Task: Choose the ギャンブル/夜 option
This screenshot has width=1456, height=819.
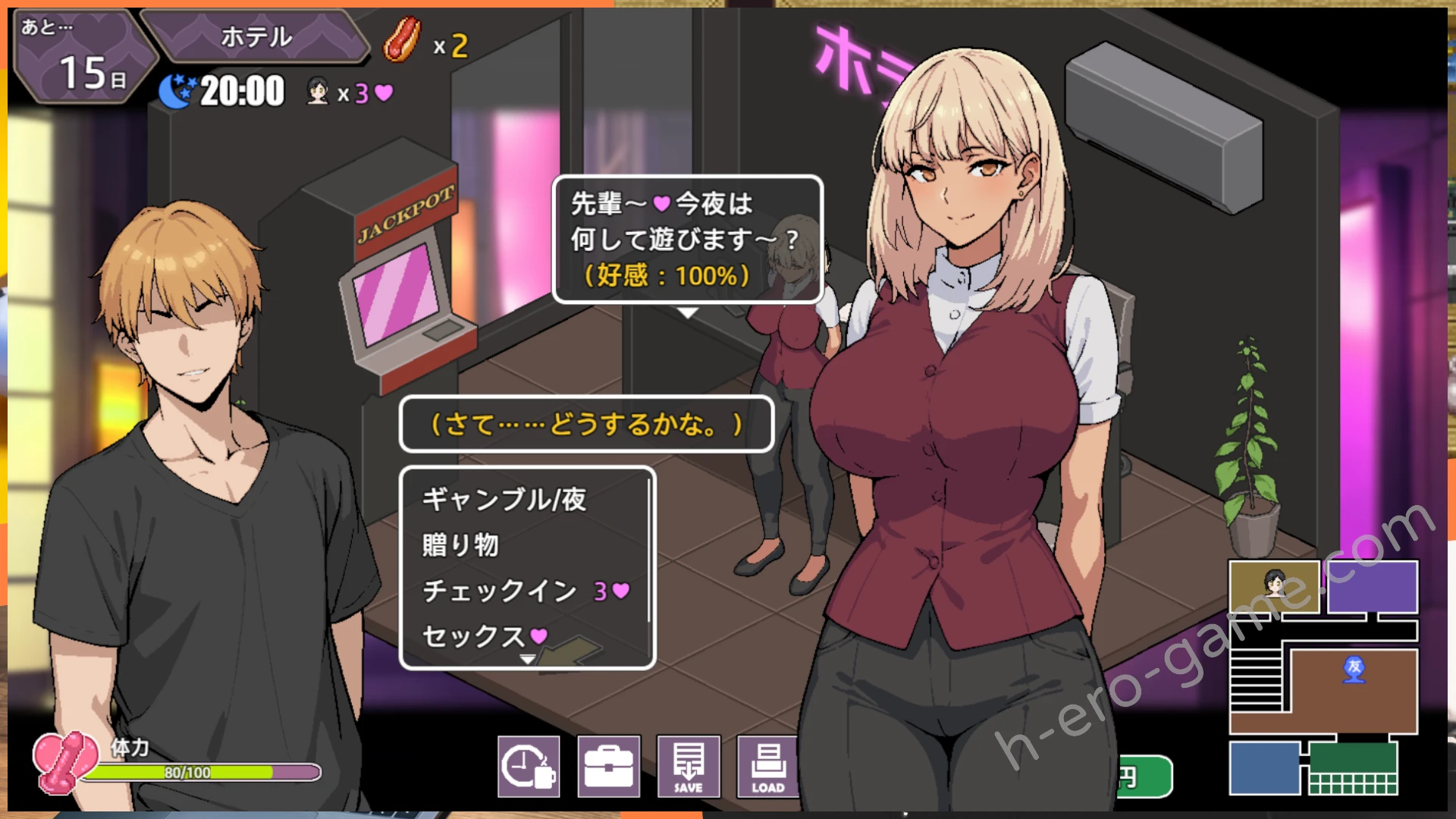Action: pyautogui.click(x=504, y=499)
